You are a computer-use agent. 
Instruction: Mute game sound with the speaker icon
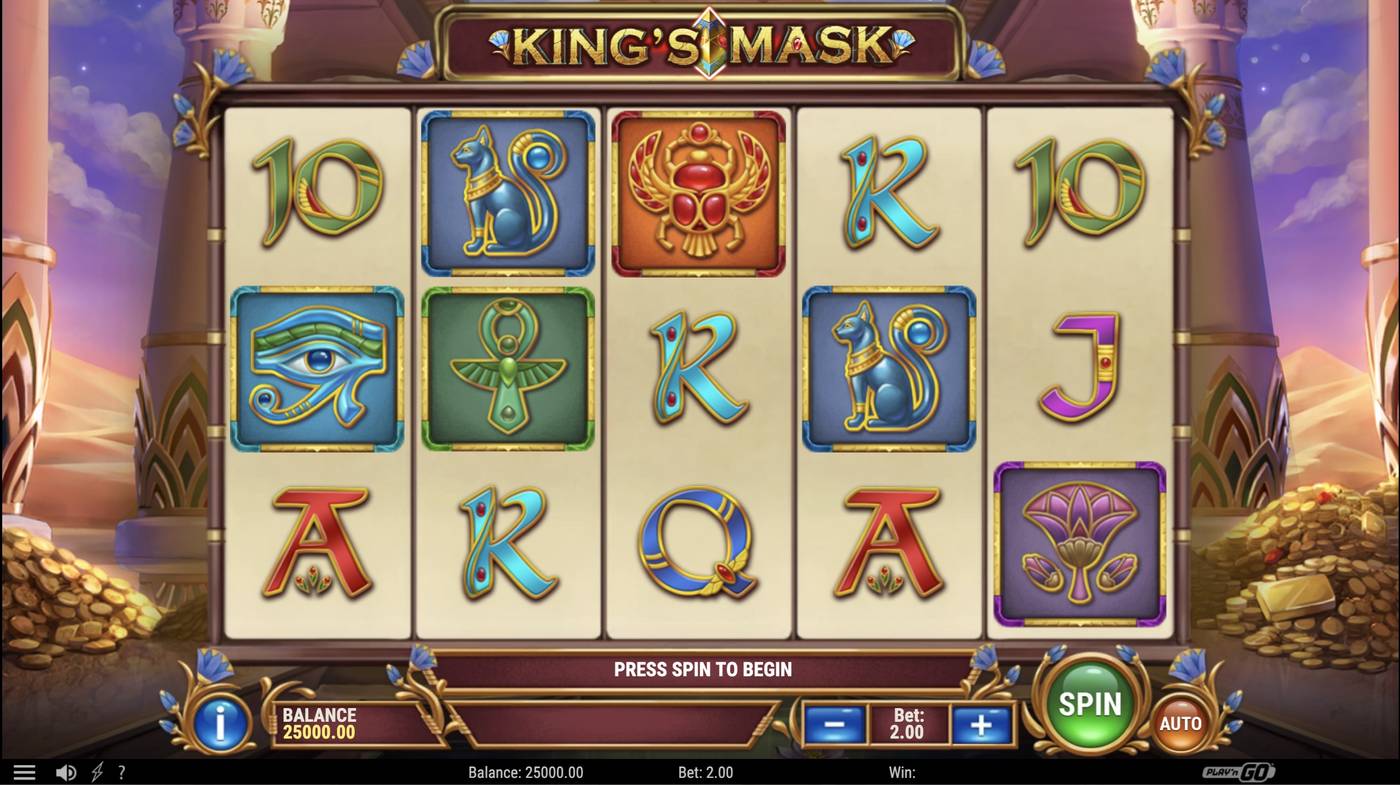[x=66, y=771]
